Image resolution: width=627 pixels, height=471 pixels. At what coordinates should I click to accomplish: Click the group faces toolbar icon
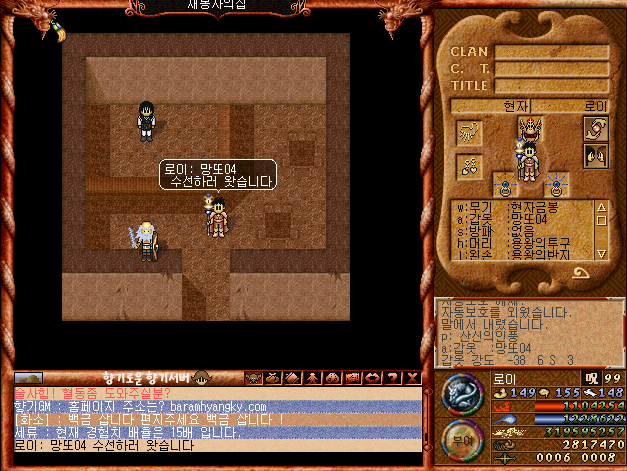tap(333, 377)
